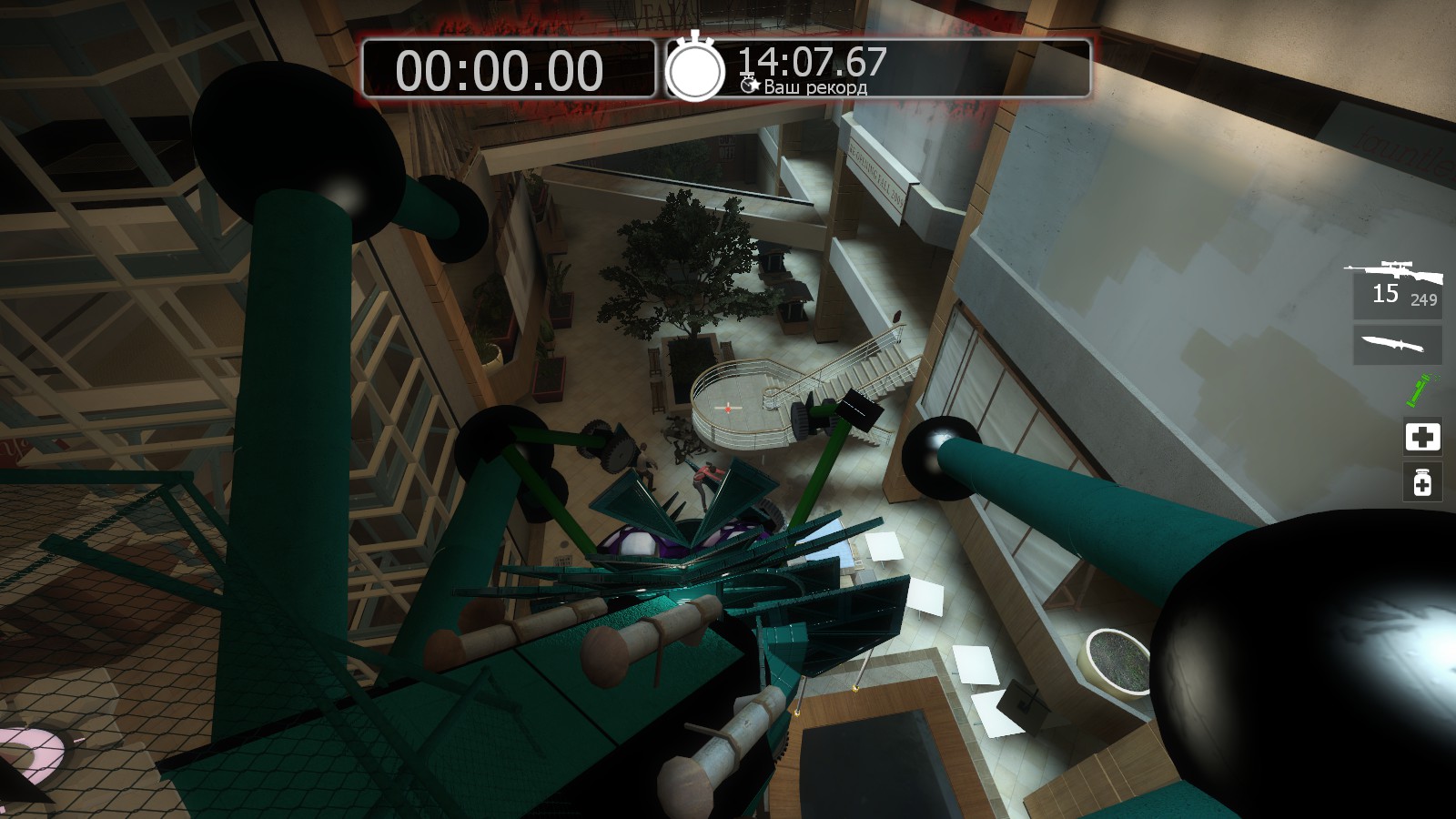Viewport: 1456px width, 819px height.
Task: Click the stopwatch icon beside the record
Action: [x=695, y=67]
